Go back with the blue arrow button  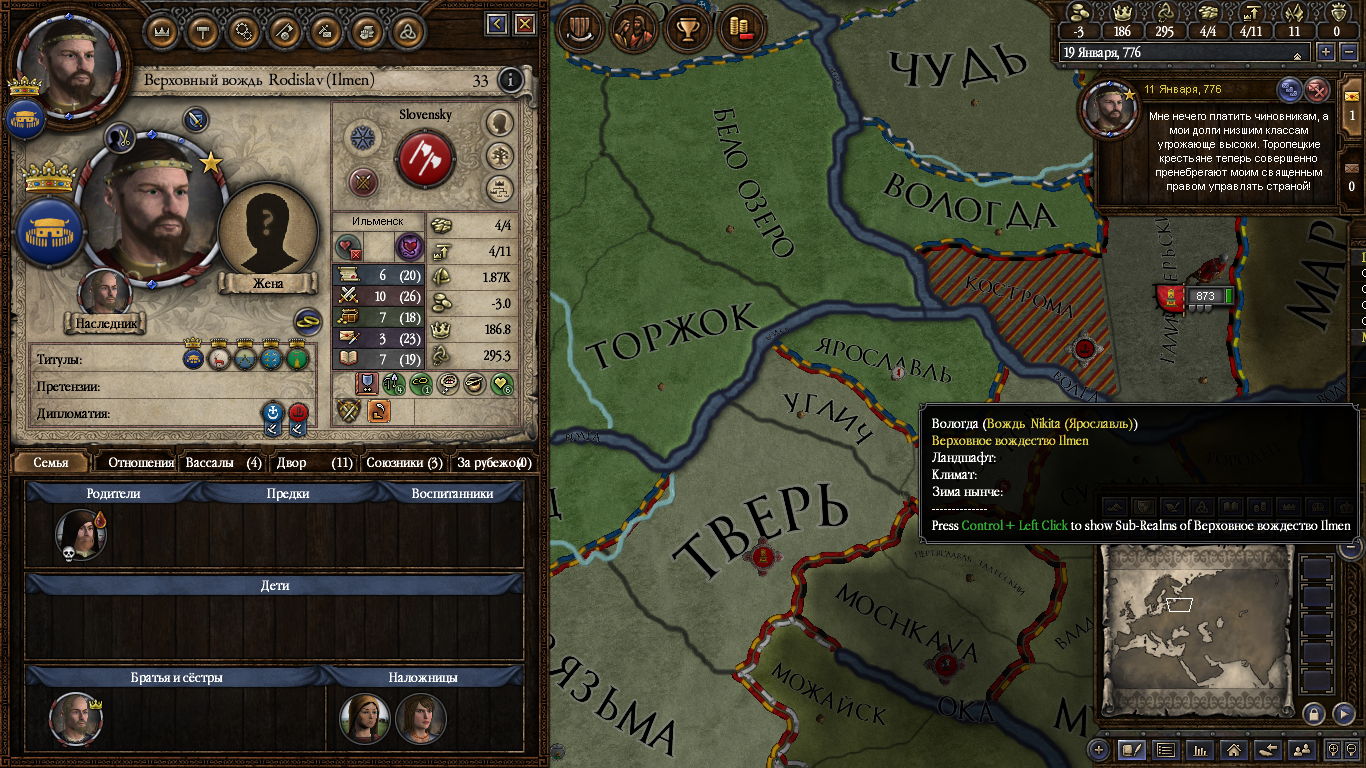[x=497, y=25]
